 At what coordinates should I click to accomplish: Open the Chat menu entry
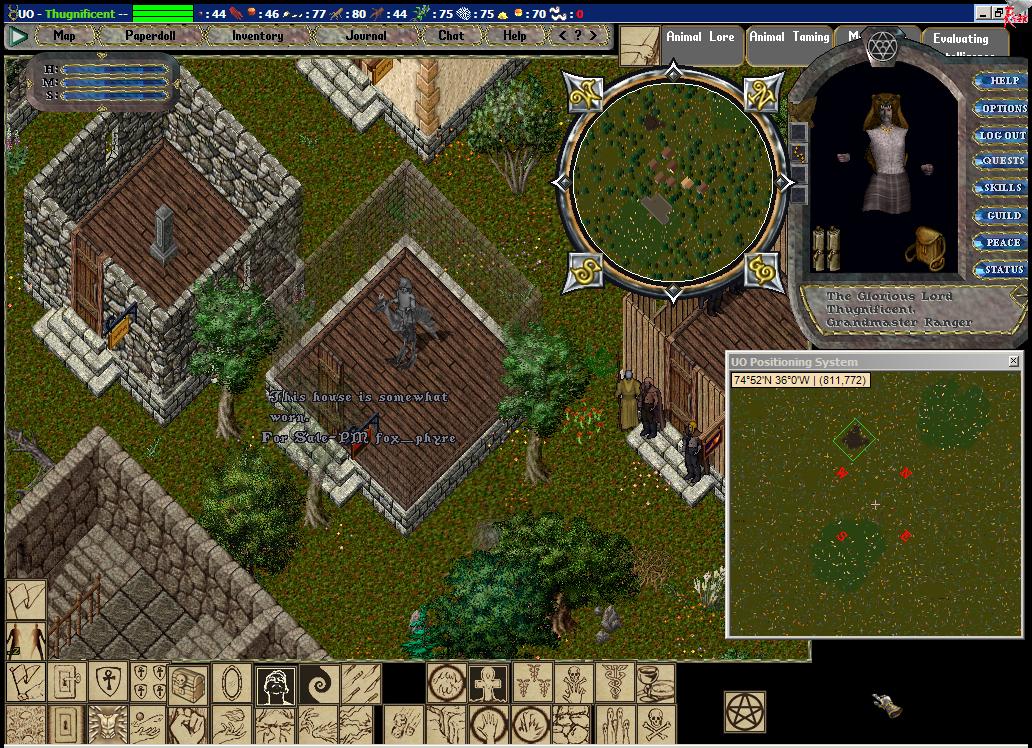pos(451,36)
